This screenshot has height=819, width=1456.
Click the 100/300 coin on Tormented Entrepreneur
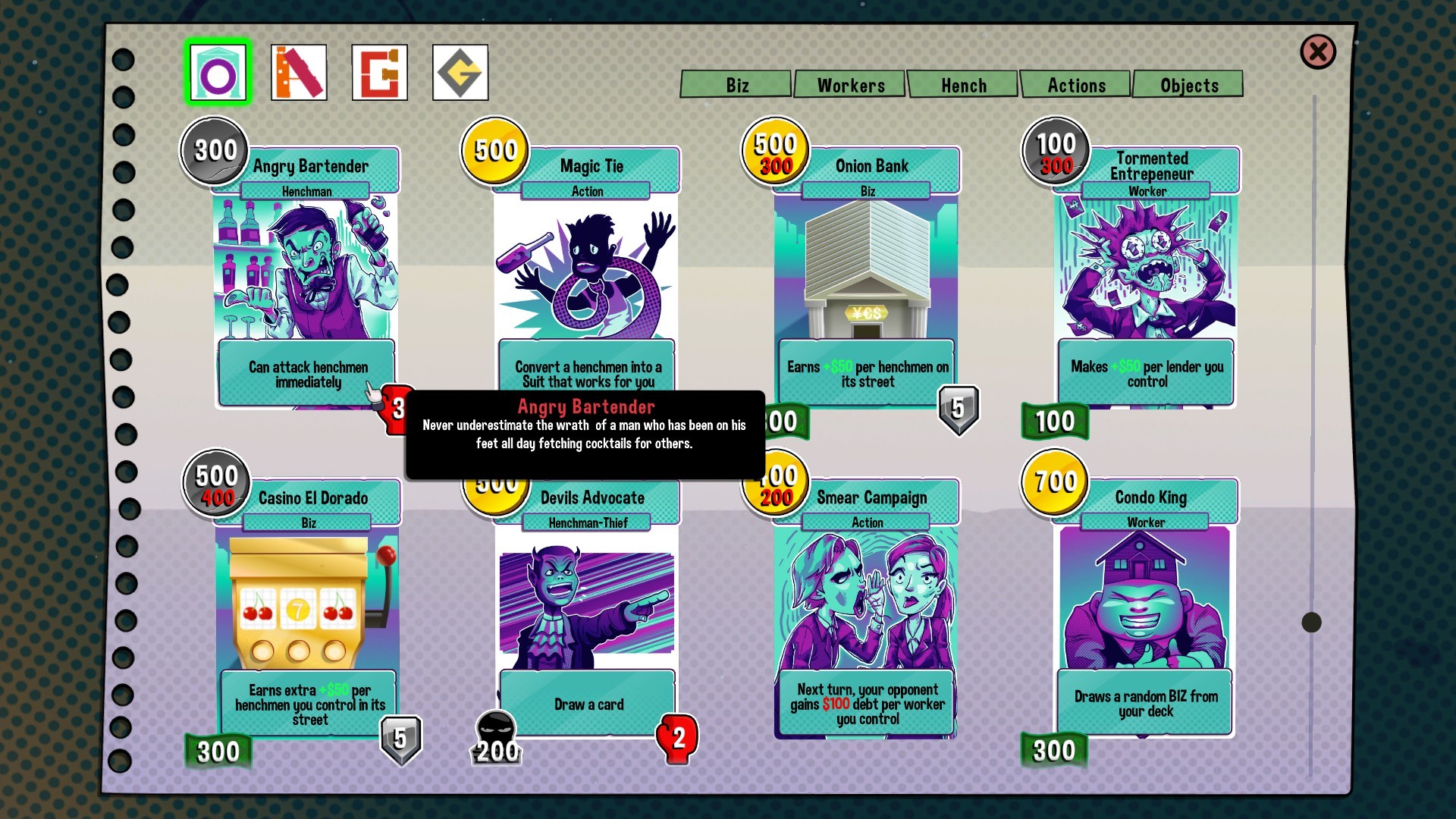pos(1054,149)
